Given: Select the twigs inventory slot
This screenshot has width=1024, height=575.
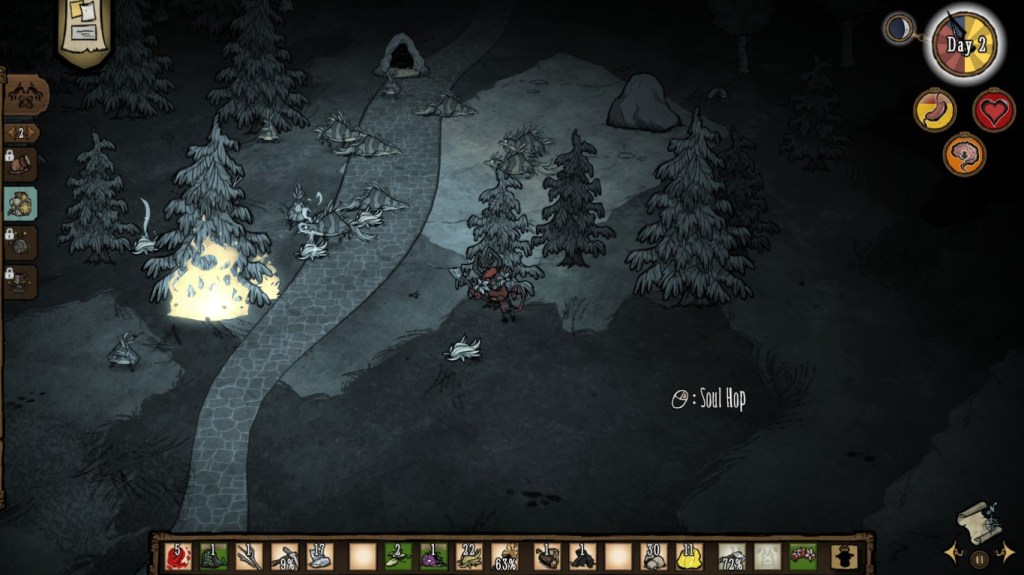Looking at the screenshot, I should 249,556.
